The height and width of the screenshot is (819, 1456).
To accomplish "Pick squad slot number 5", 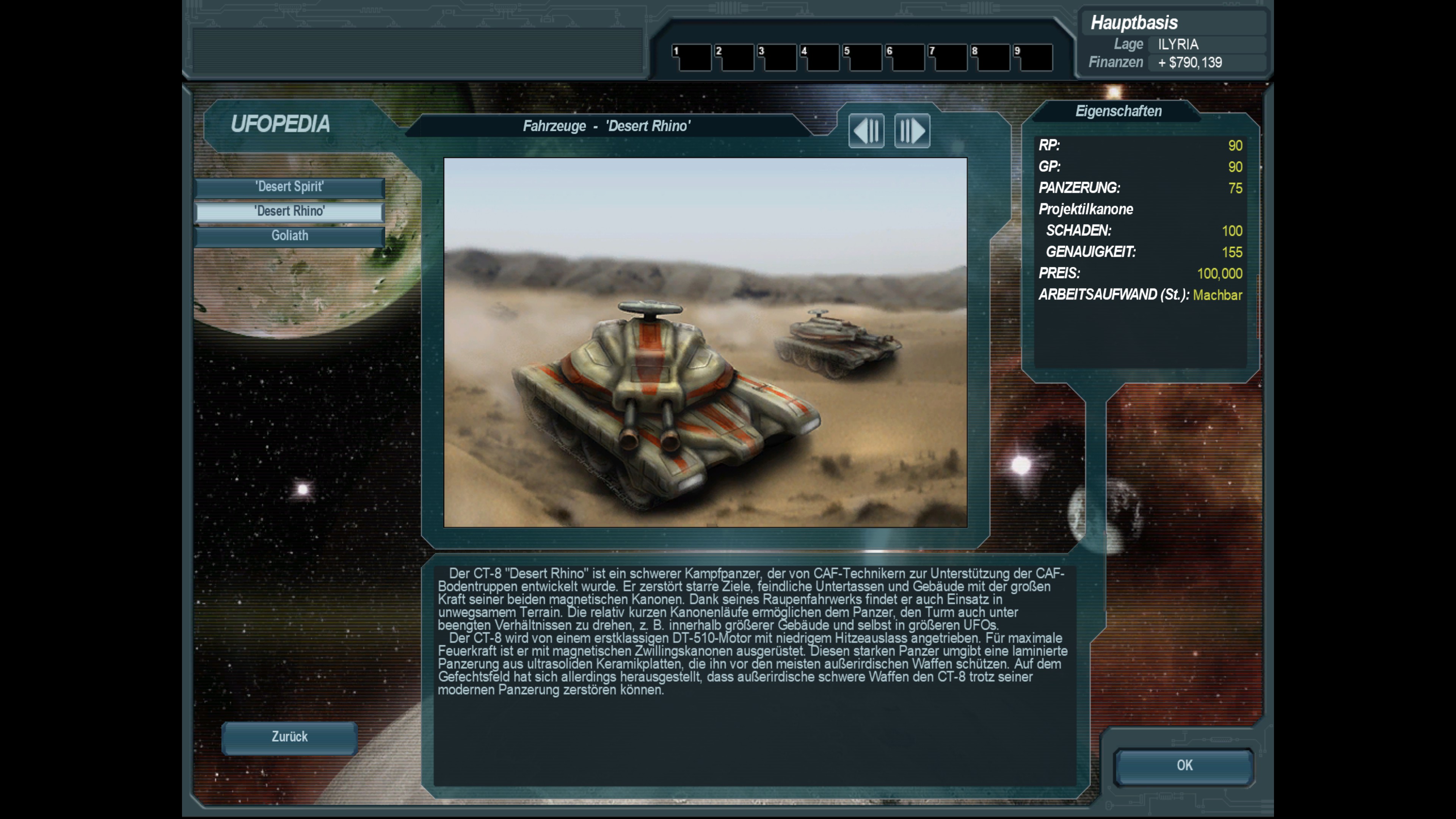I will coord(863,58).
